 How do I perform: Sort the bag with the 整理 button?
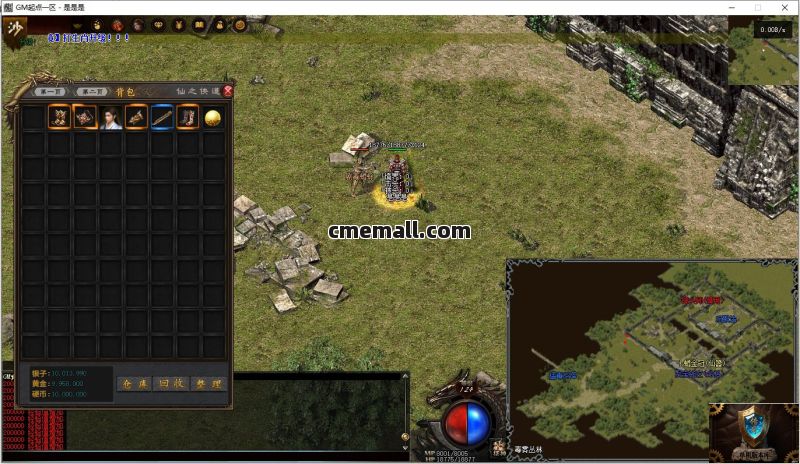(x=209, y=383)
